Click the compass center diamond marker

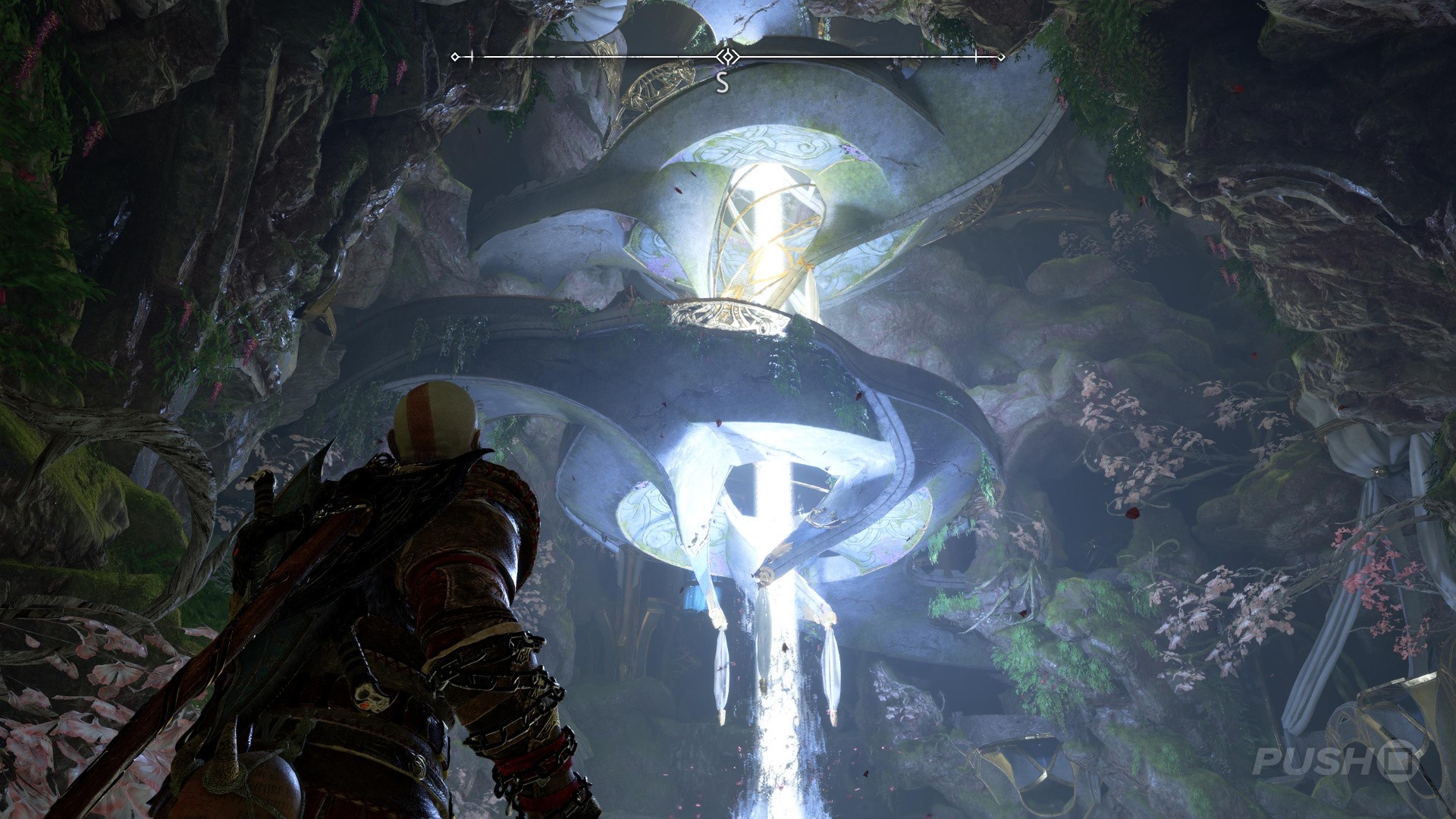[x=728, y=57]
